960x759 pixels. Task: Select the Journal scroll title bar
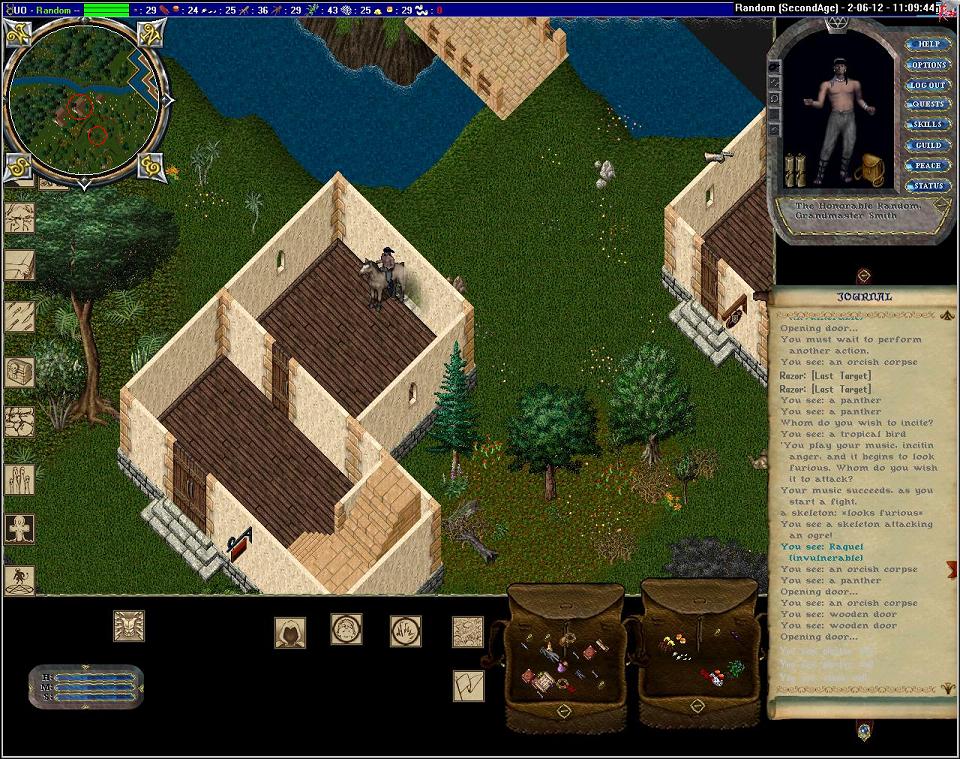click(863, 297)
